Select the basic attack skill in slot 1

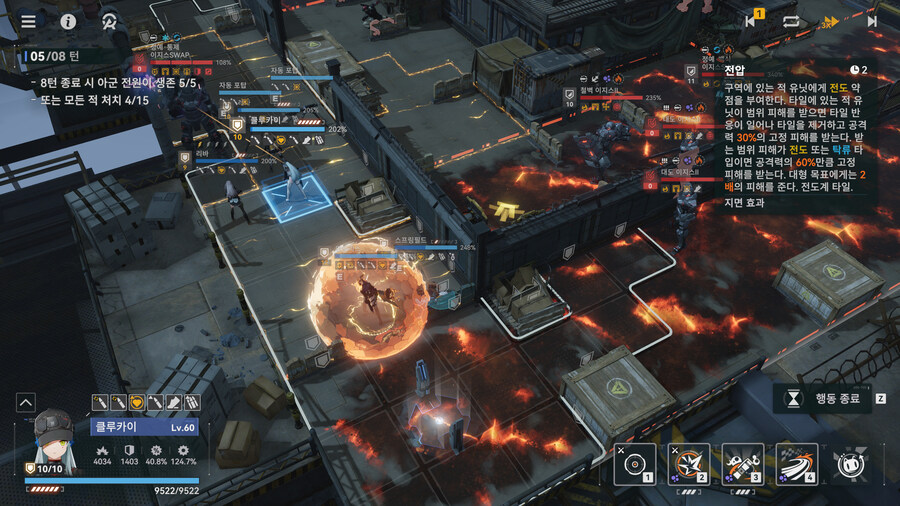pos(635,463)
